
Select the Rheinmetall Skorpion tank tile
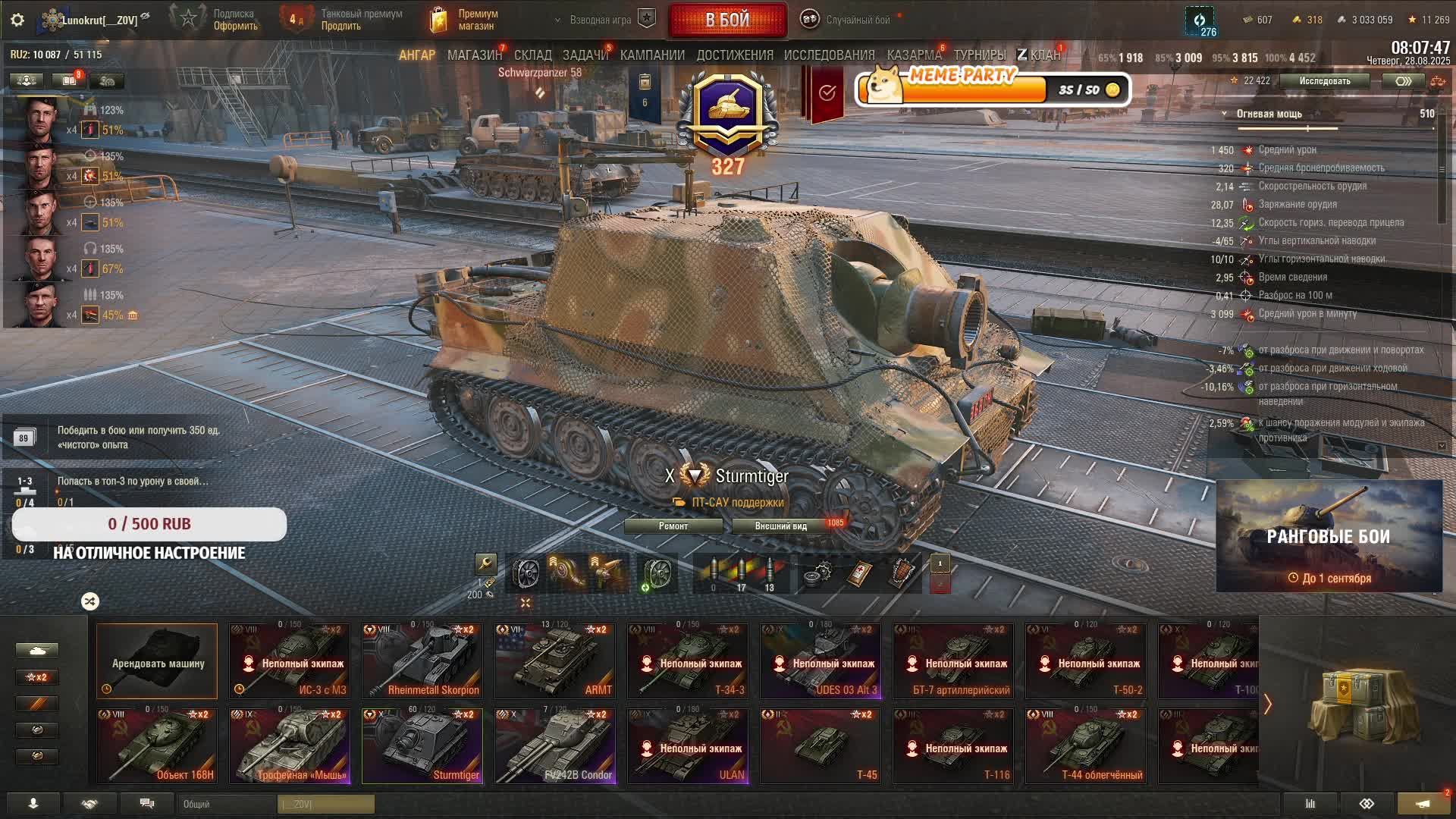[422, 661]
